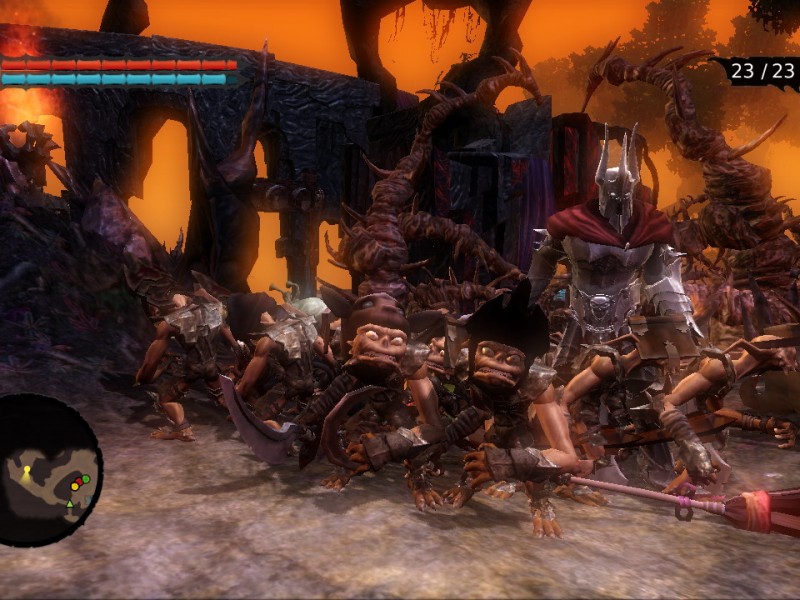Image resolution: width=800 pixels, height=600 pixels.
Task: Open the circular minimap
Action: coord(47,470)
